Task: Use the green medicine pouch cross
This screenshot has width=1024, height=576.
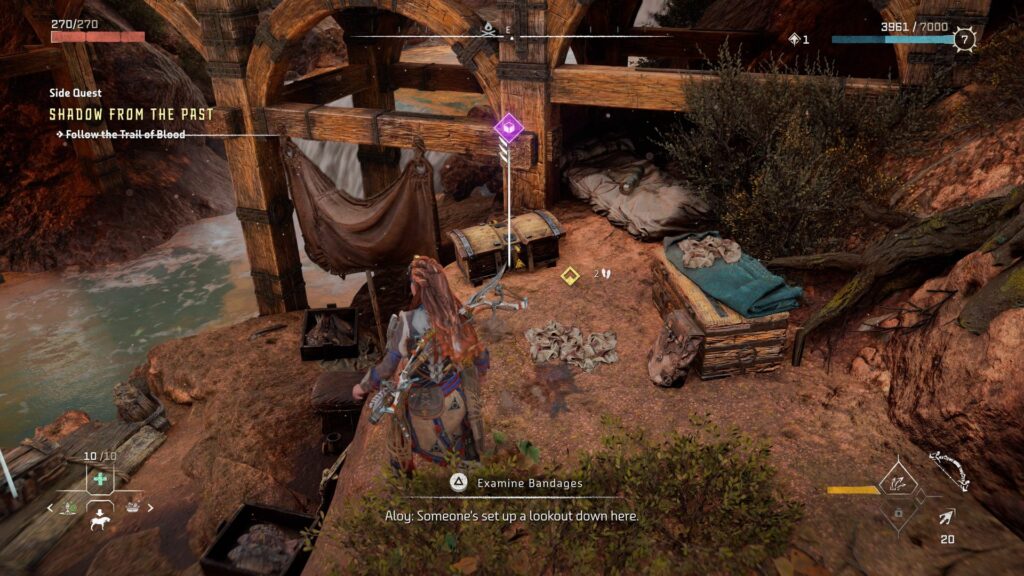Action: (100, 479)
